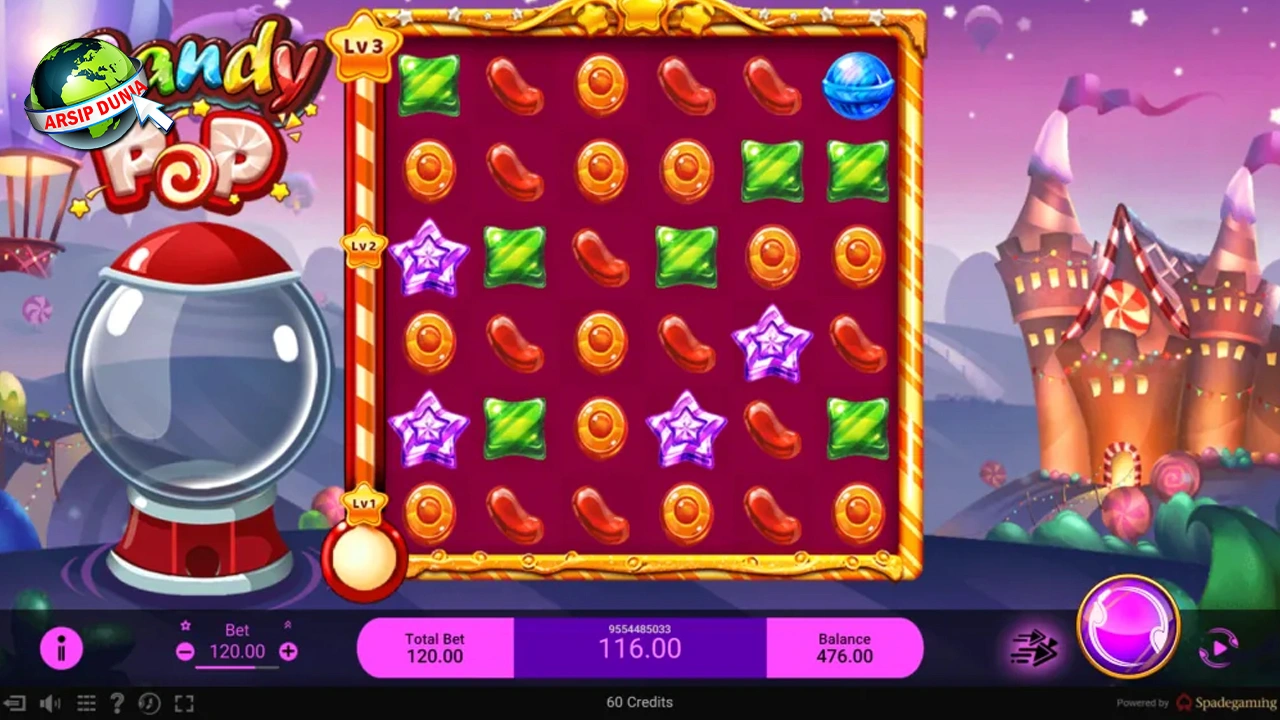The height and width of the screenshot is (720, 1280).
Task: Increase the bet with the plus button
Action: [288, 651]
